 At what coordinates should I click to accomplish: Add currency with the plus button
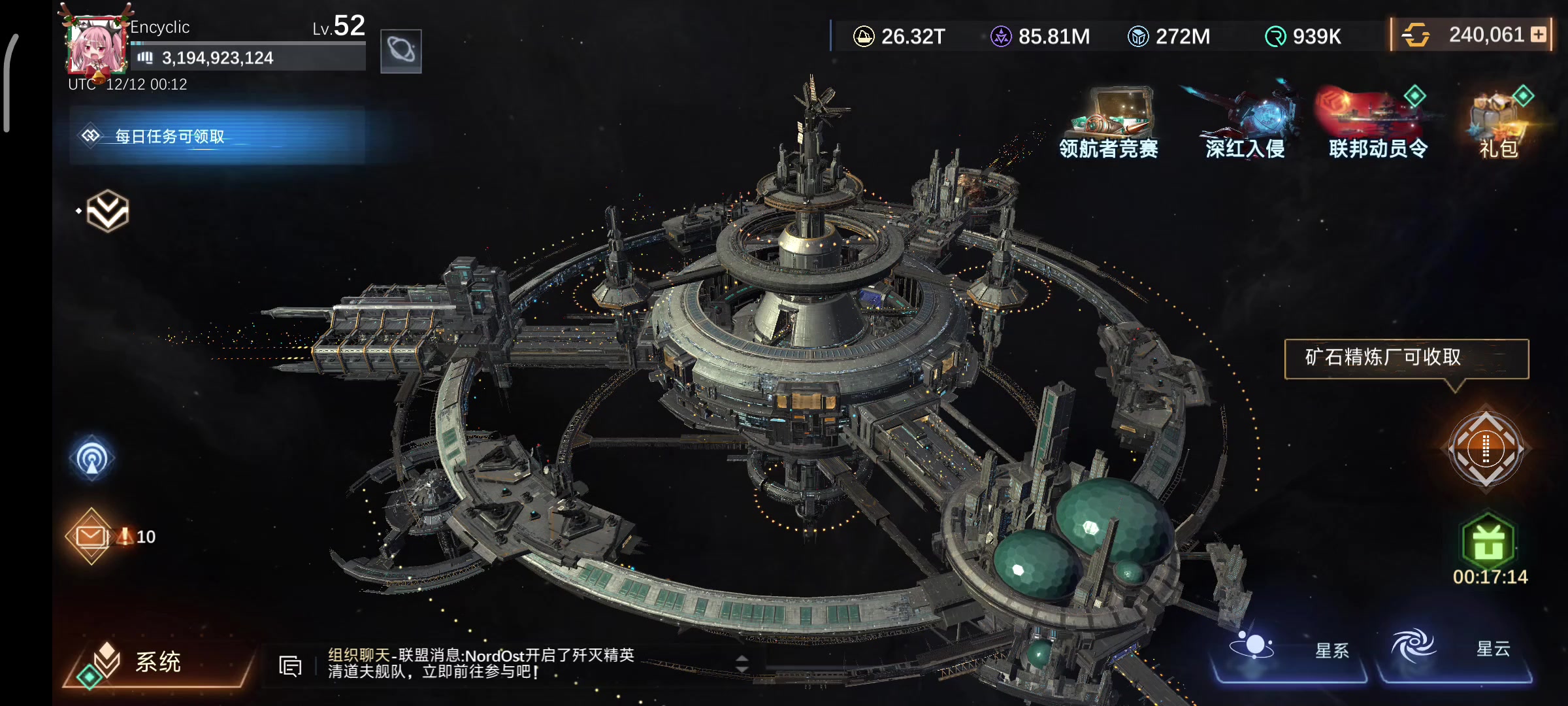pos(1539,35)
